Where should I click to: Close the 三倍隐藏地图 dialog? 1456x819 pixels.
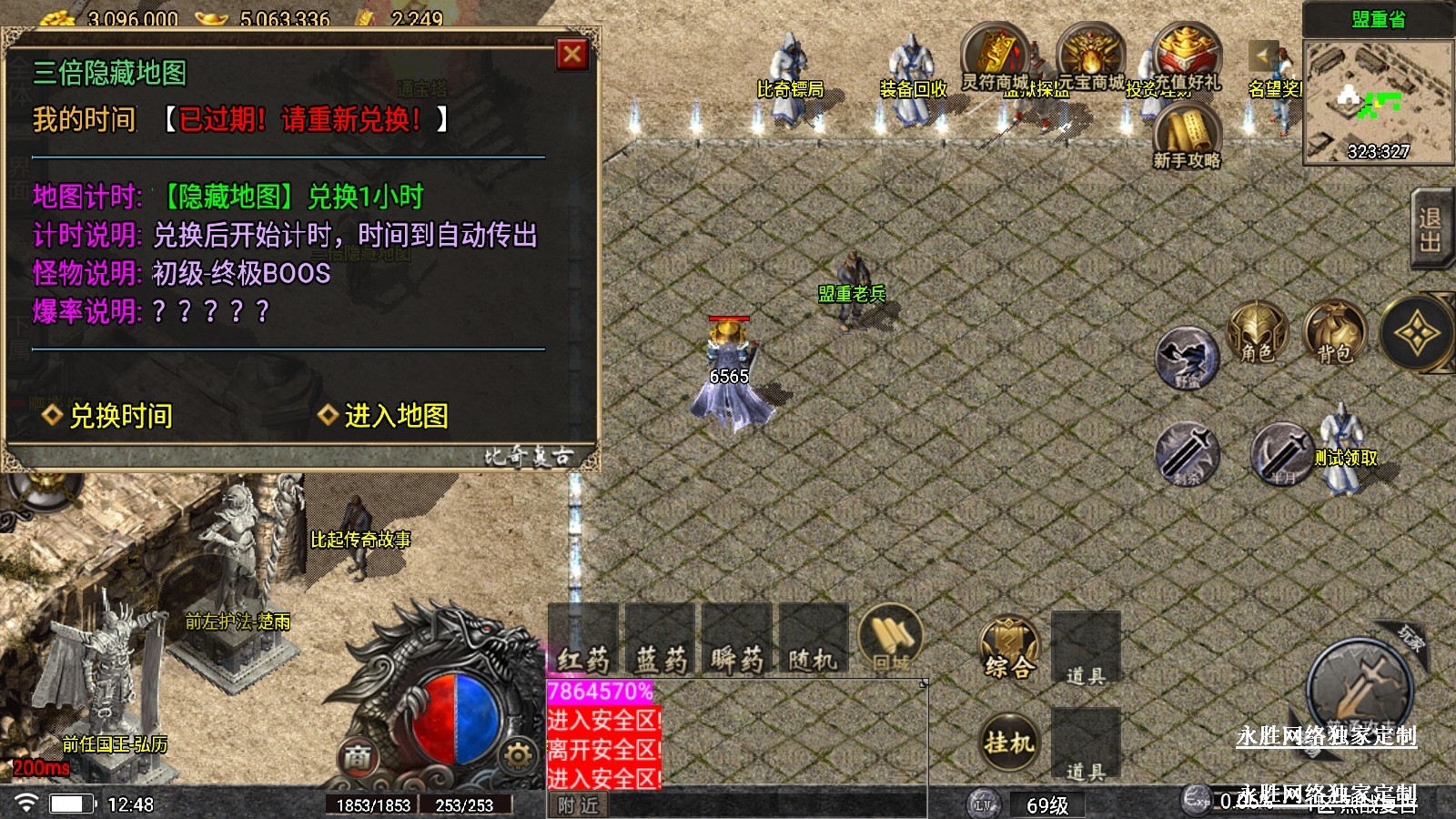[x=572, y=55]
